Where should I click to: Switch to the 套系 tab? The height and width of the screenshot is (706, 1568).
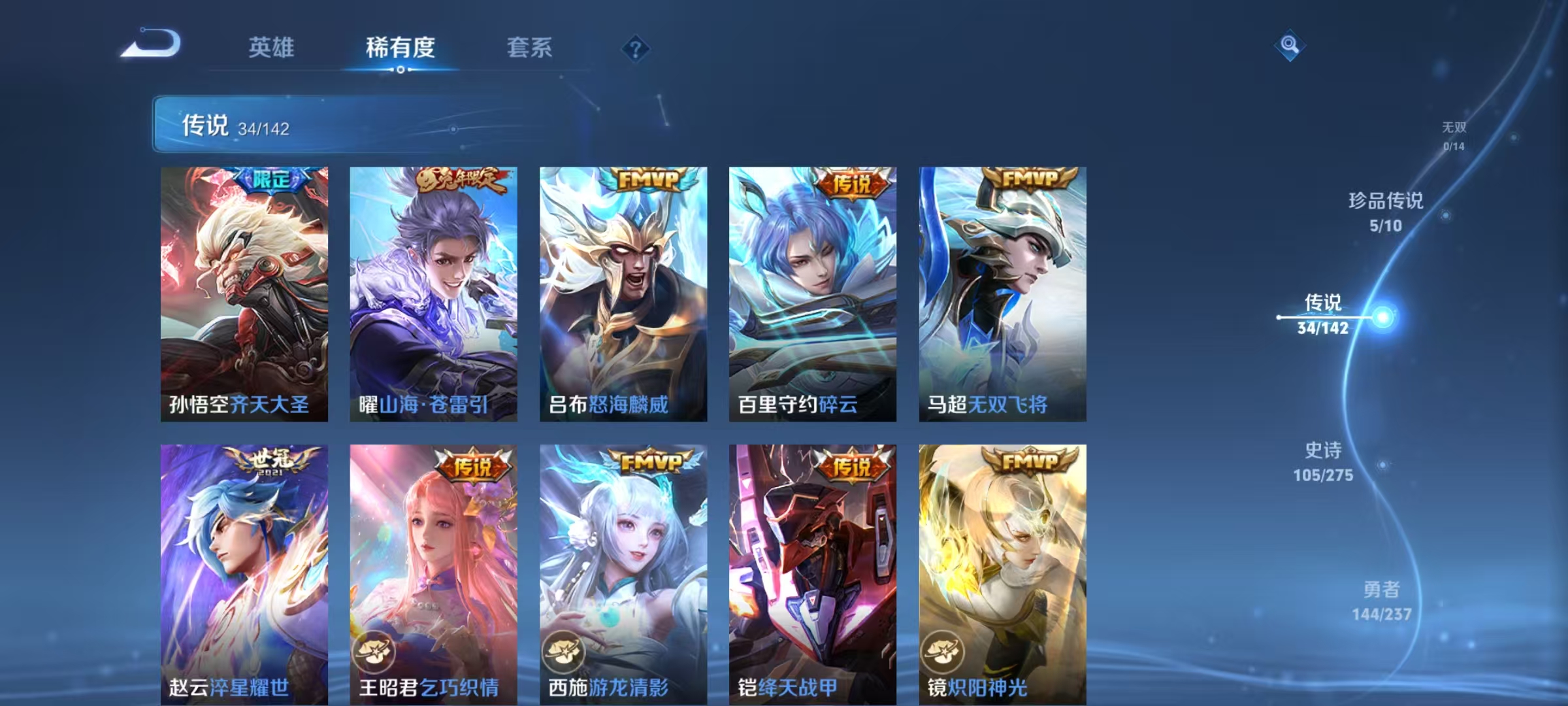[x=530, y=47]
